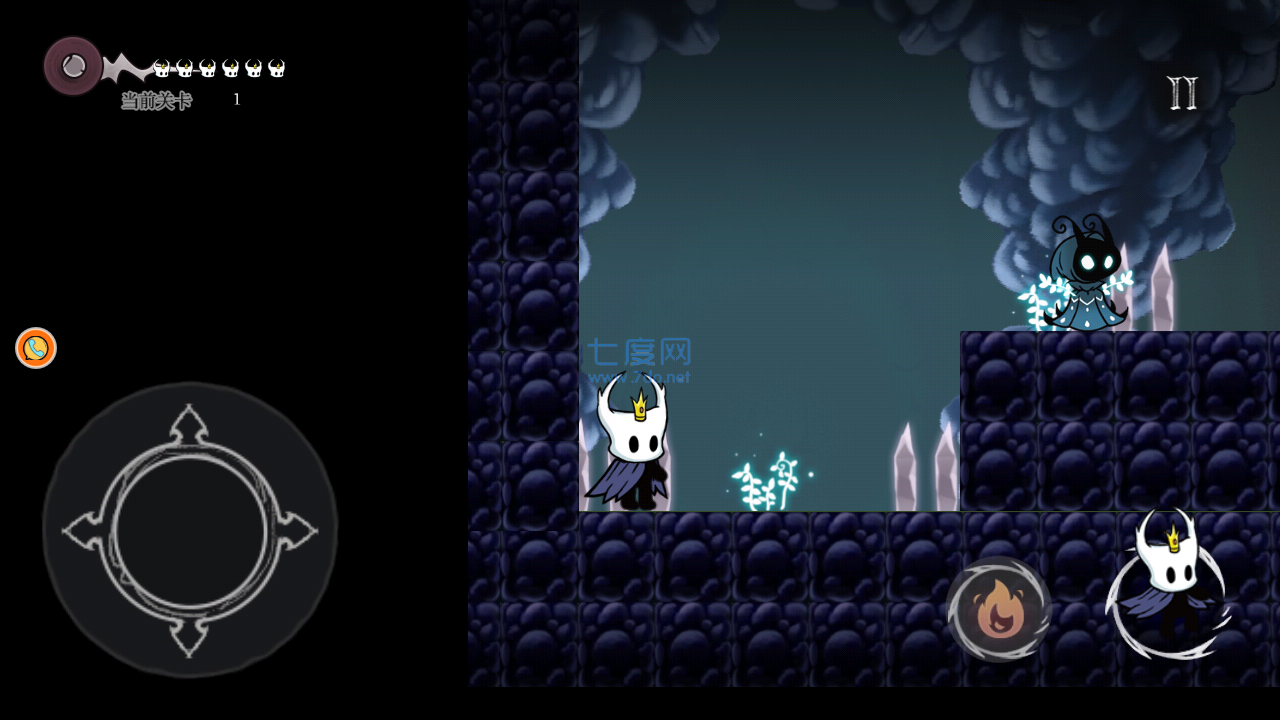Tap the flame attack button

click(998, 609)
